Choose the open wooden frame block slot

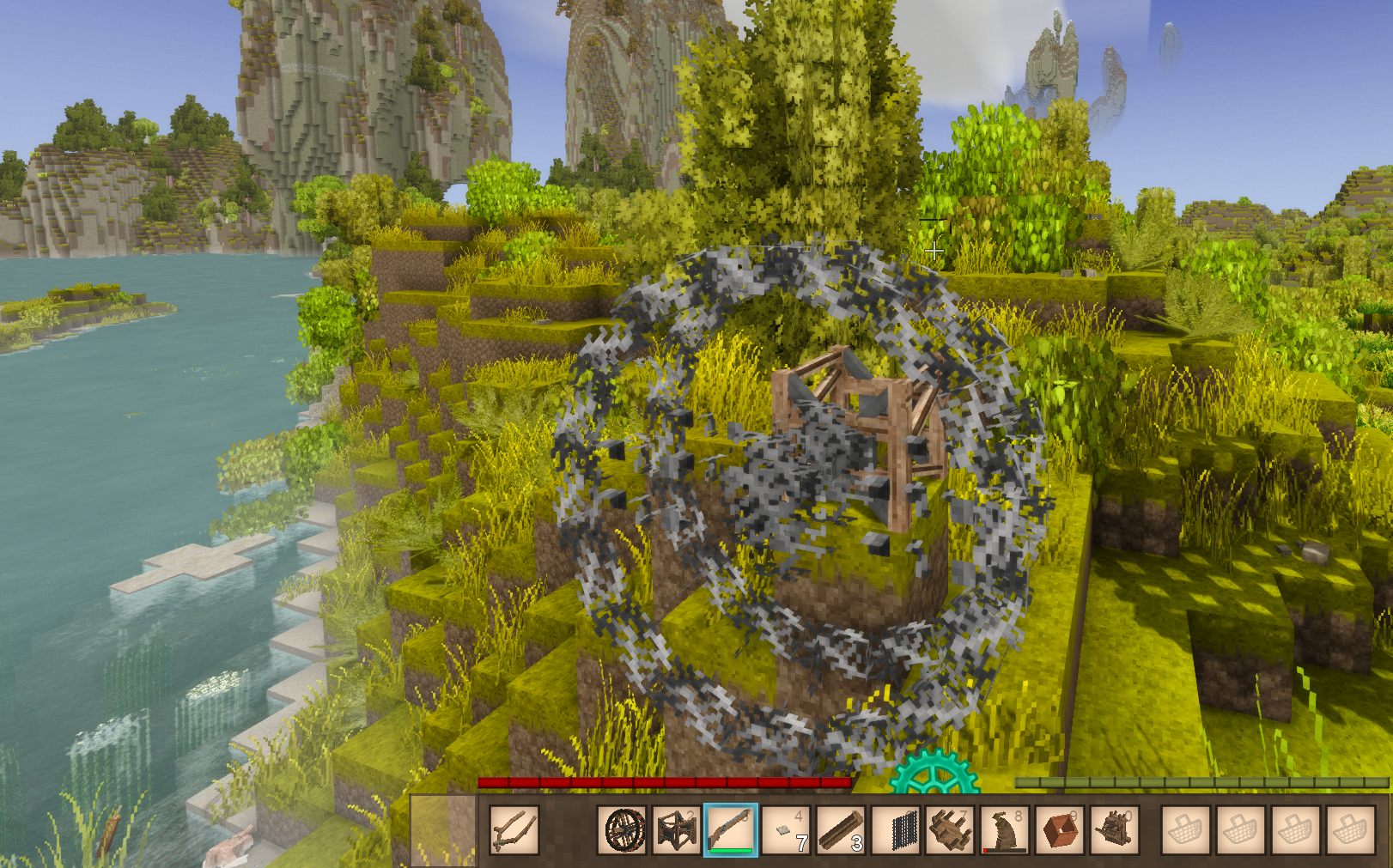click(677, 830)
